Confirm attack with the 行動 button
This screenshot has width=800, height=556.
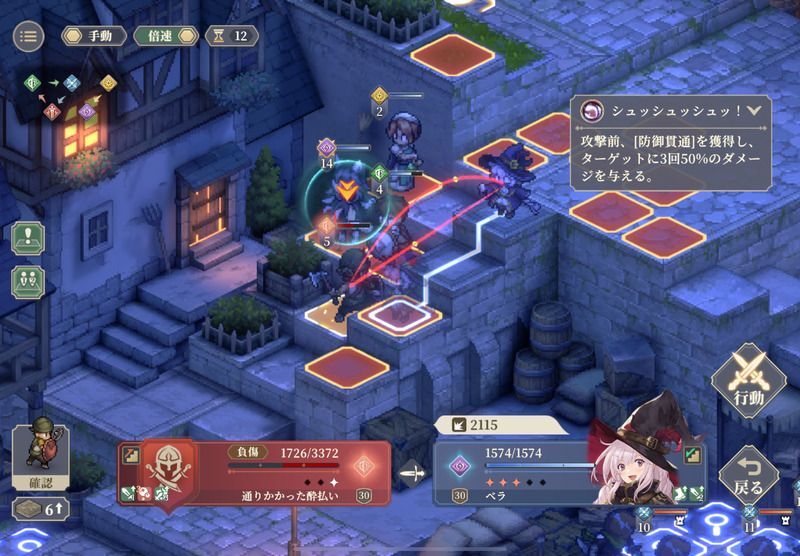click(748, 378)
